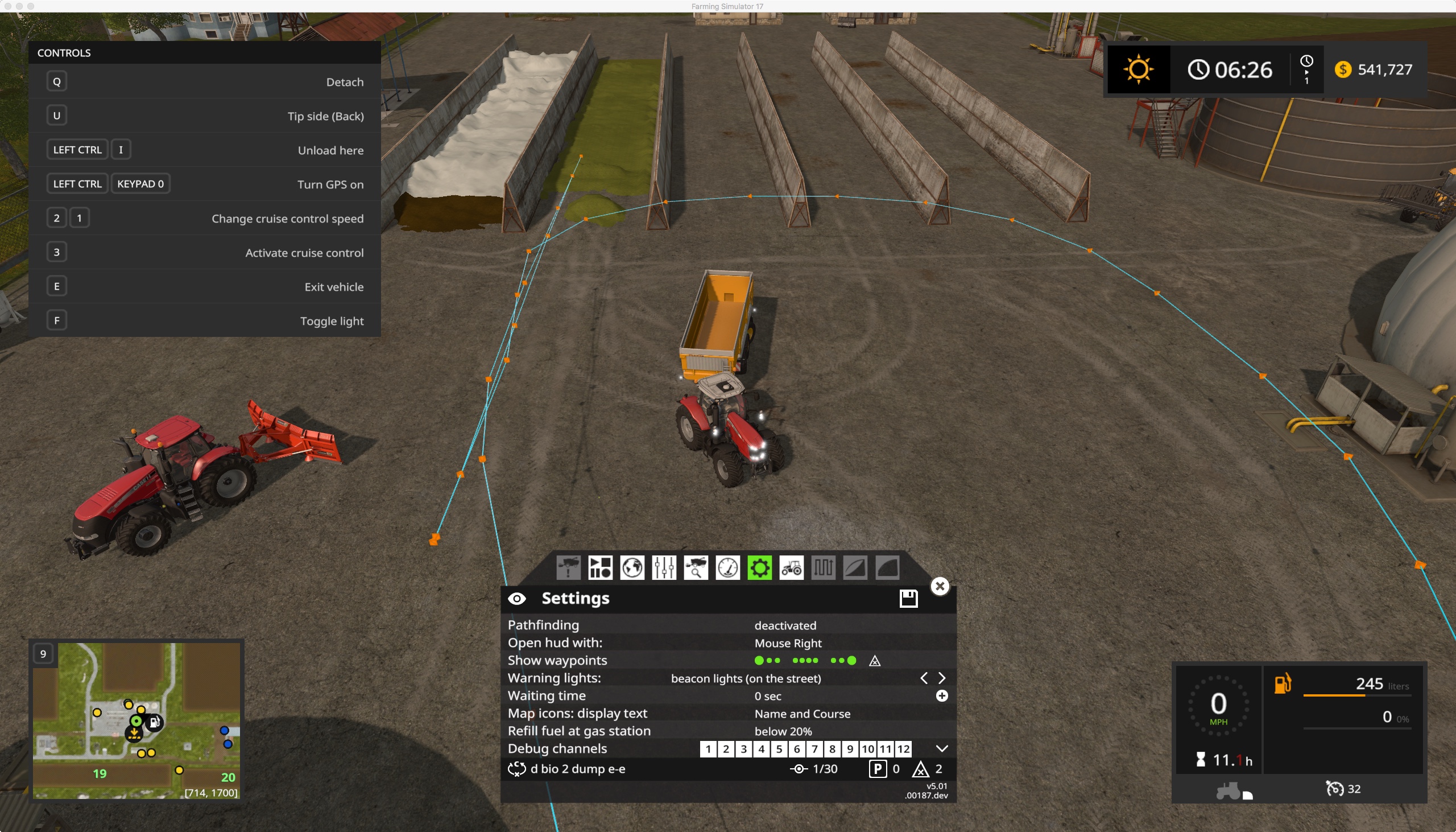This screenshot has height=832, width=1456.
Task: Switch to the shapes course manager tab
Action: click(x=600, y=567)
